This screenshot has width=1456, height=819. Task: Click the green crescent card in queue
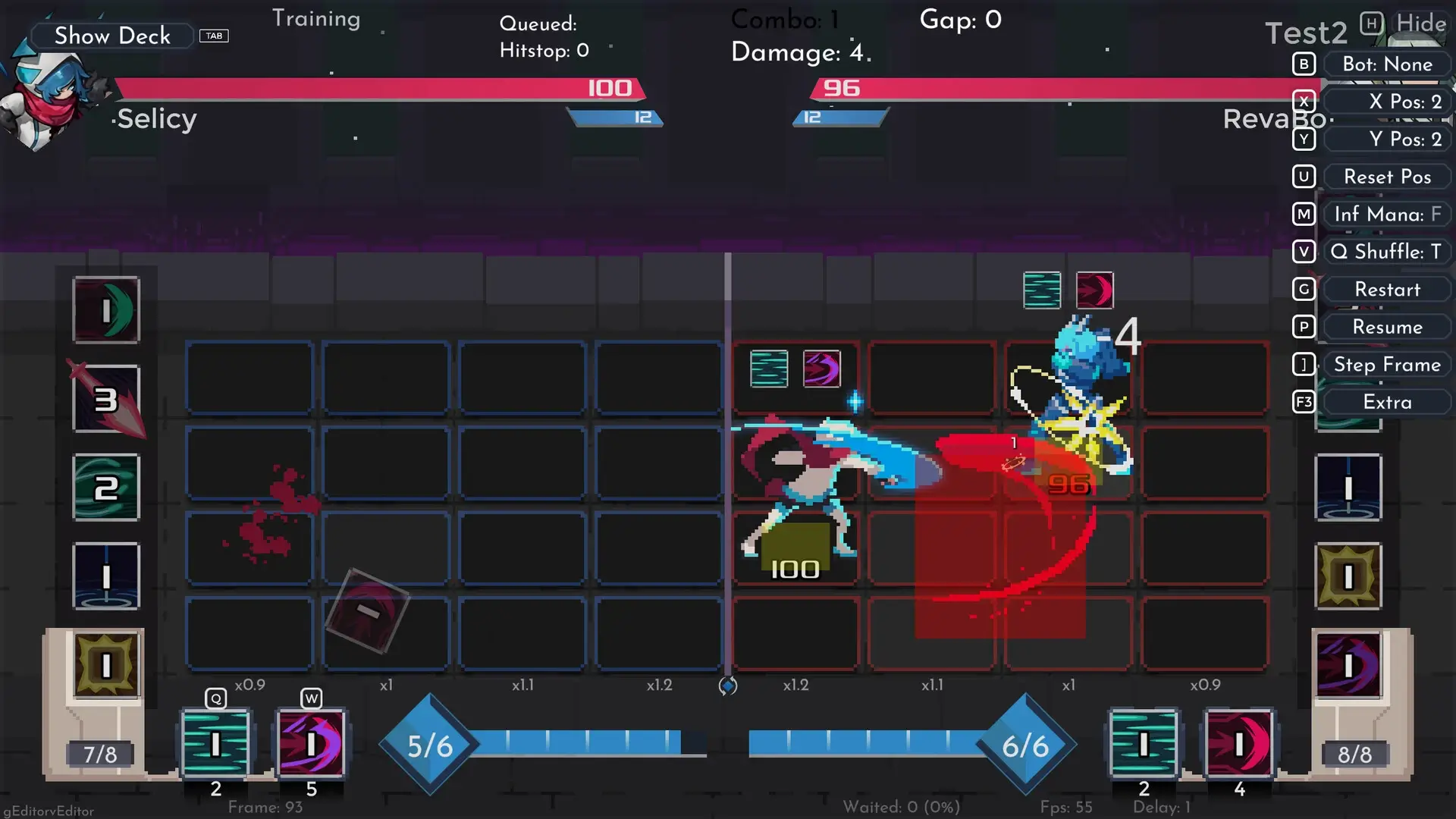106,310
